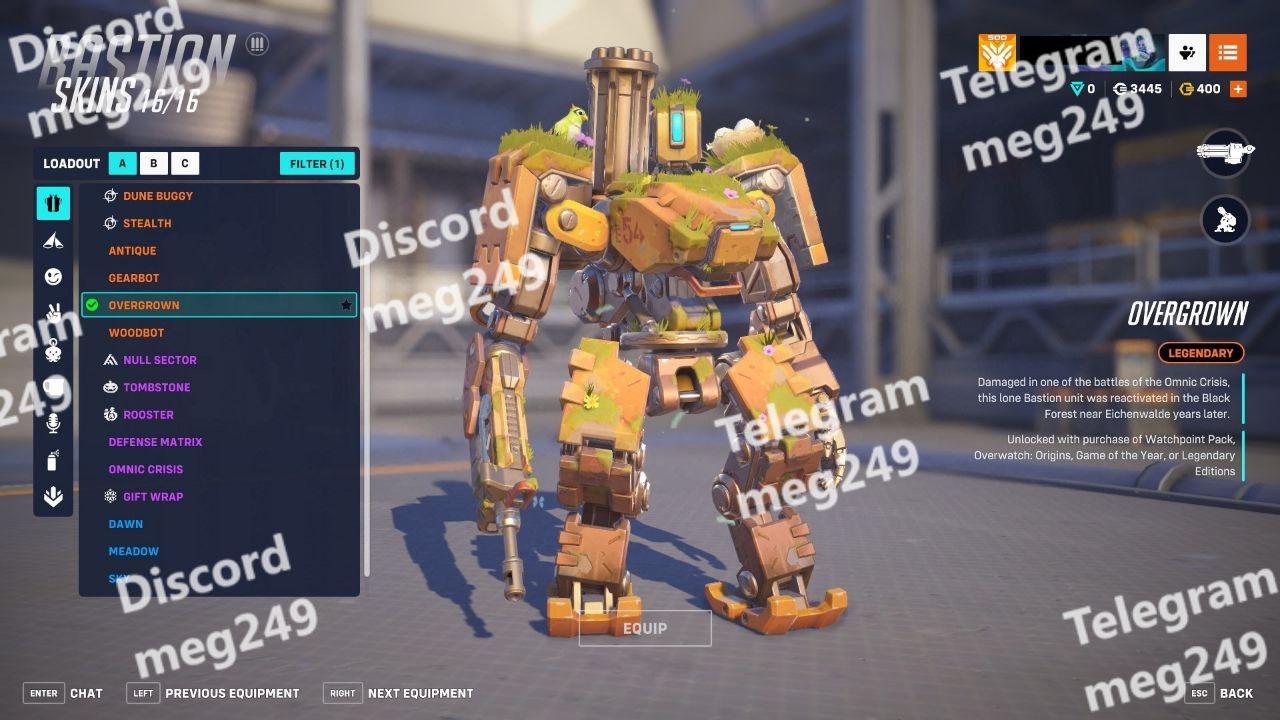Choose the Null Sector skin

159,360
